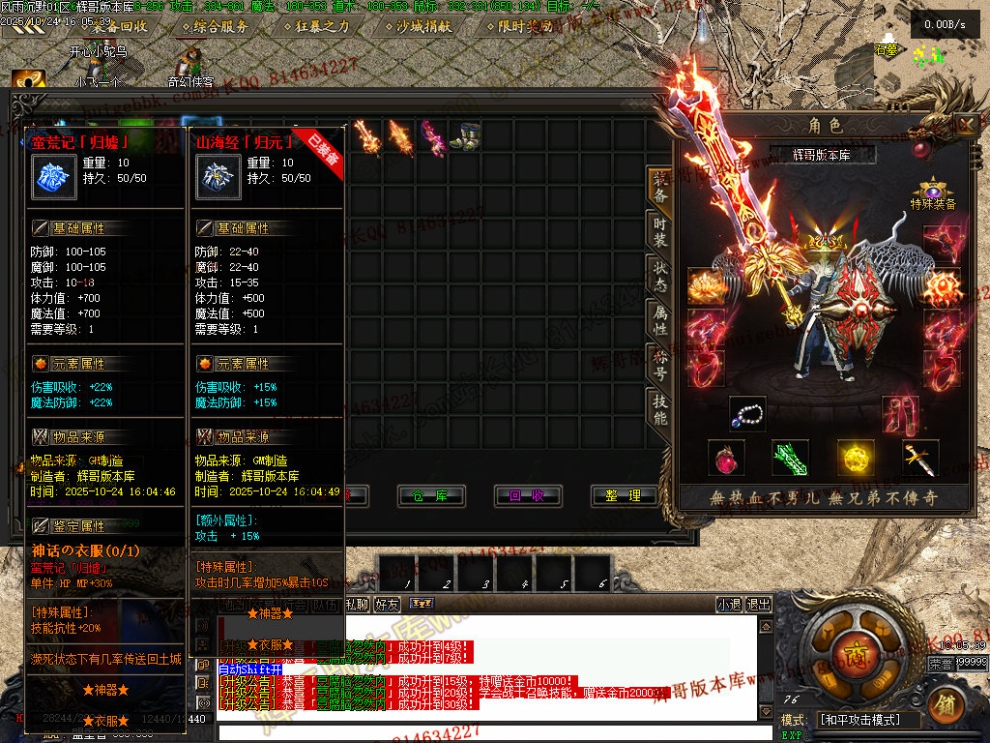
Task: Select the pearl bracelet equipment slot
Action: pos(747,413)
